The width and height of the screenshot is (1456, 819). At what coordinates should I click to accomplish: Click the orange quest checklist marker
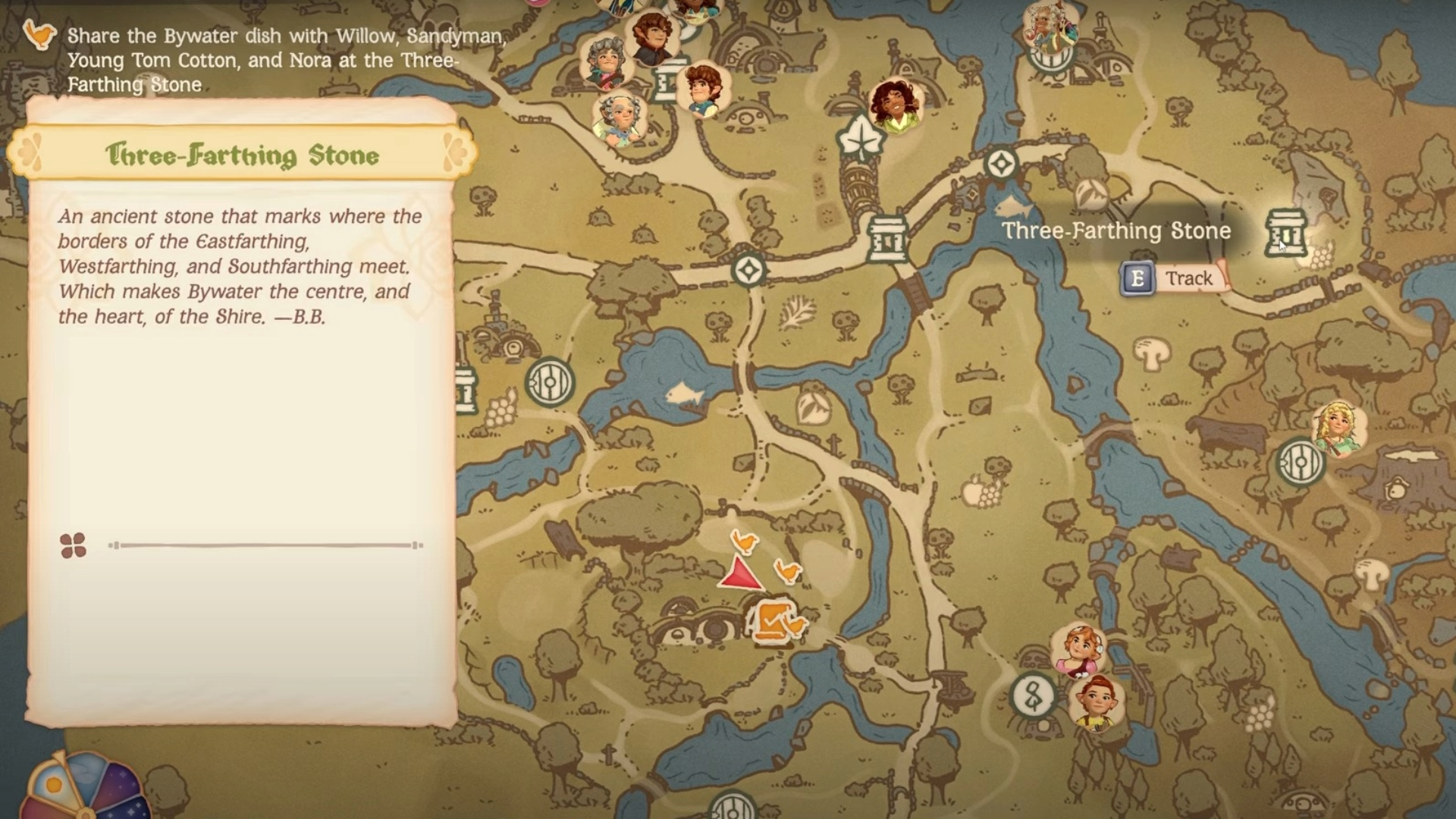coord(770,622)
